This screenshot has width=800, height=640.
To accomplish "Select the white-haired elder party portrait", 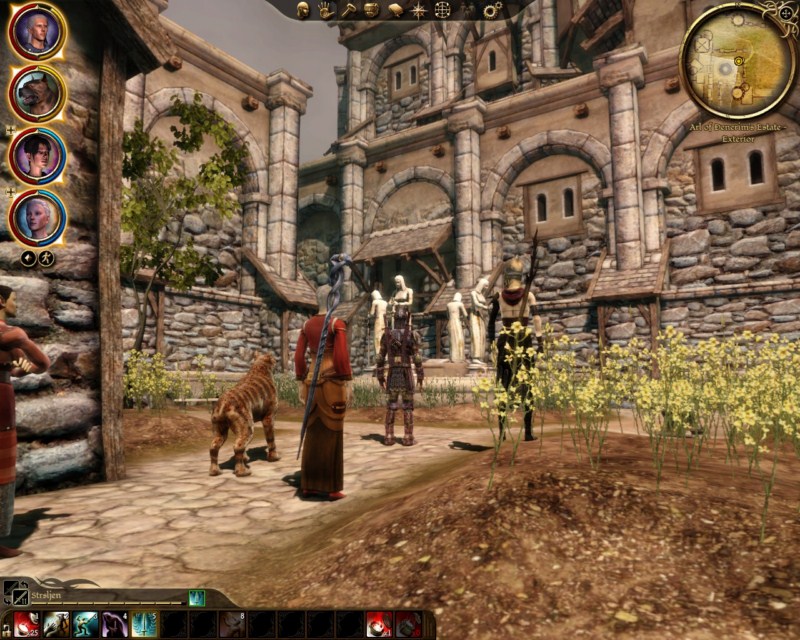I will tap(37, 216).
